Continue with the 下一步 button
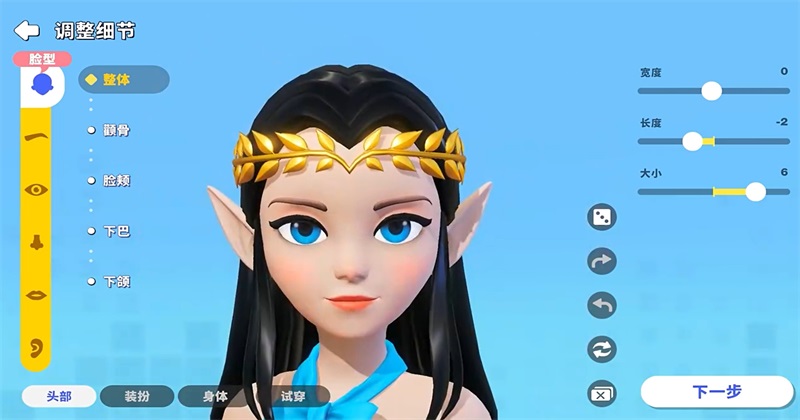Image resolution: width=800 pixels, height=420 pixels. (715, 391)
